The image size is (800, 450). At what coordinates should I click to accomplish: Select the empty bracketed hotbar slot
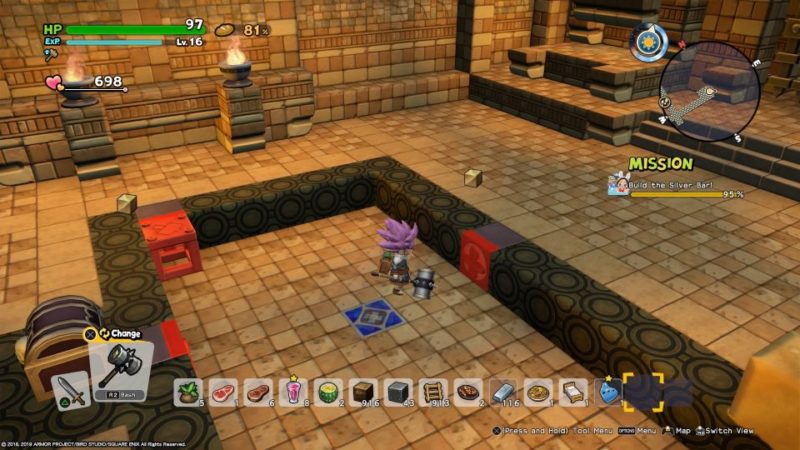point(643,391)
